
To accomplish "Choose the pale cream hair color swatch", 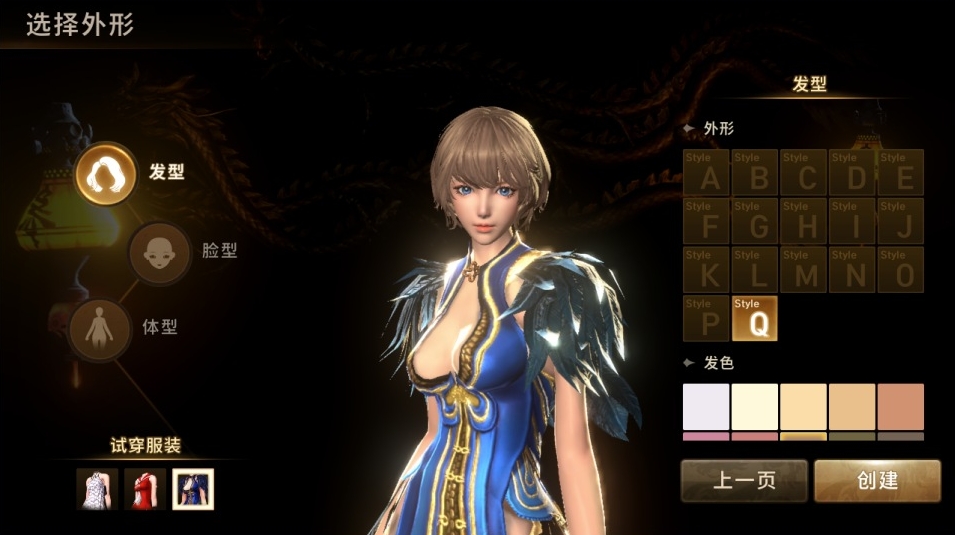I will (x=755, y=407).
